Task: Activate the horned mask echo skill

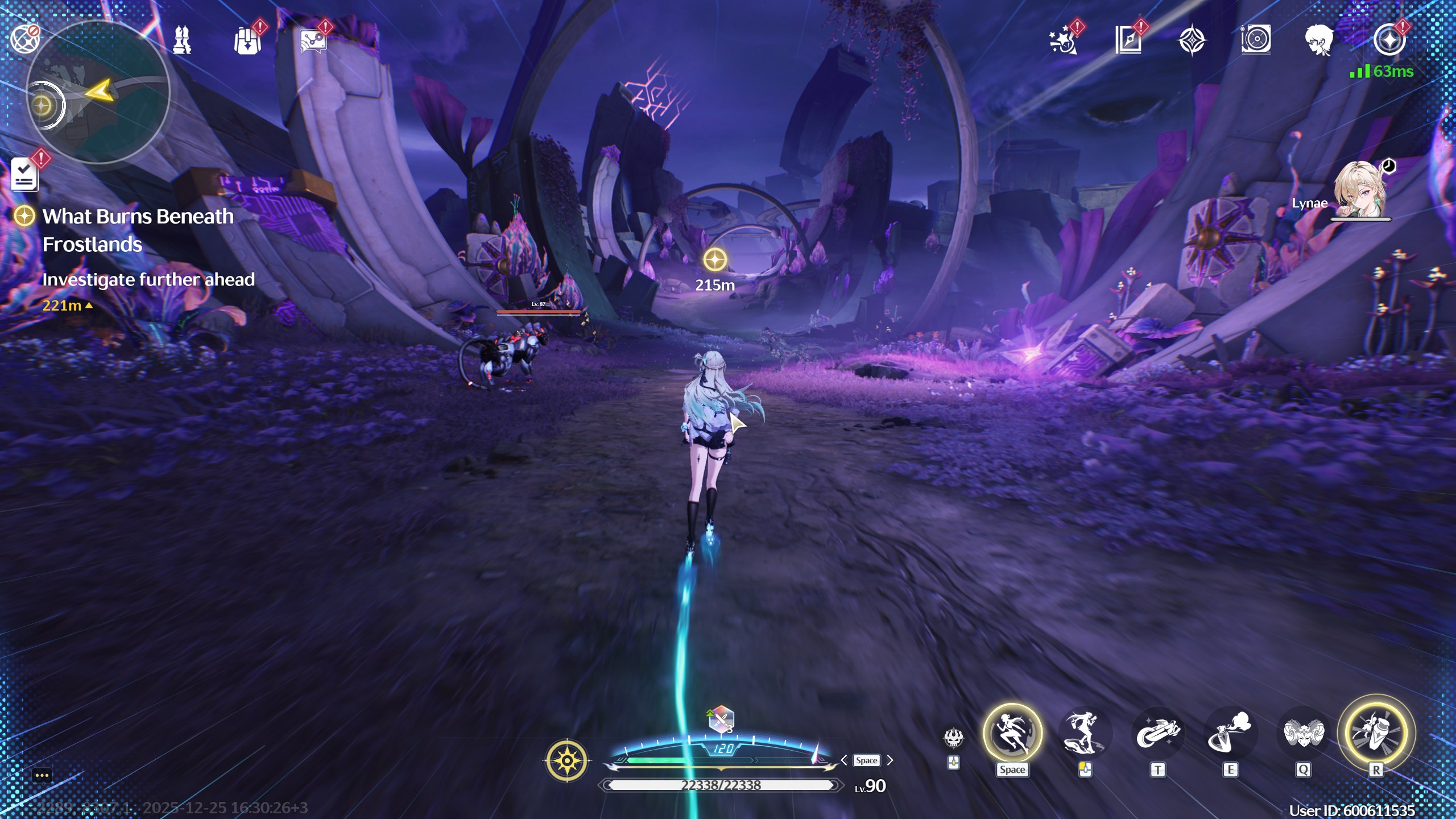Action: point(1304,733)
